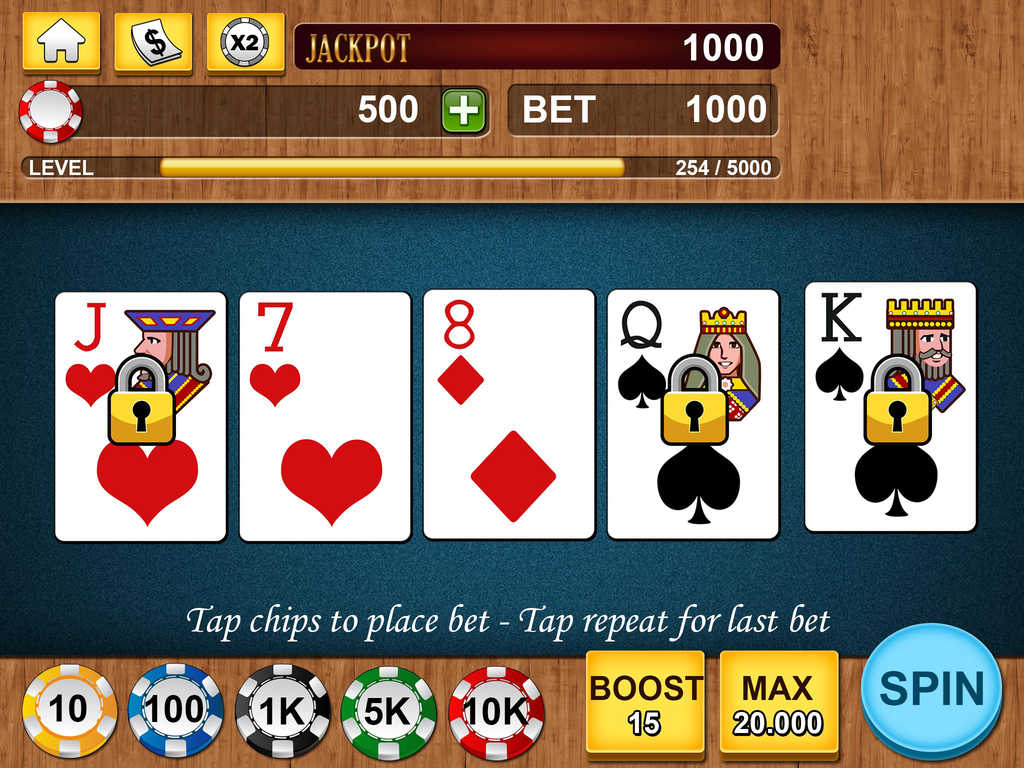Unlock the Jack of Hearts card
Screen dimensions: 1024x768
(x=141, y=416)
